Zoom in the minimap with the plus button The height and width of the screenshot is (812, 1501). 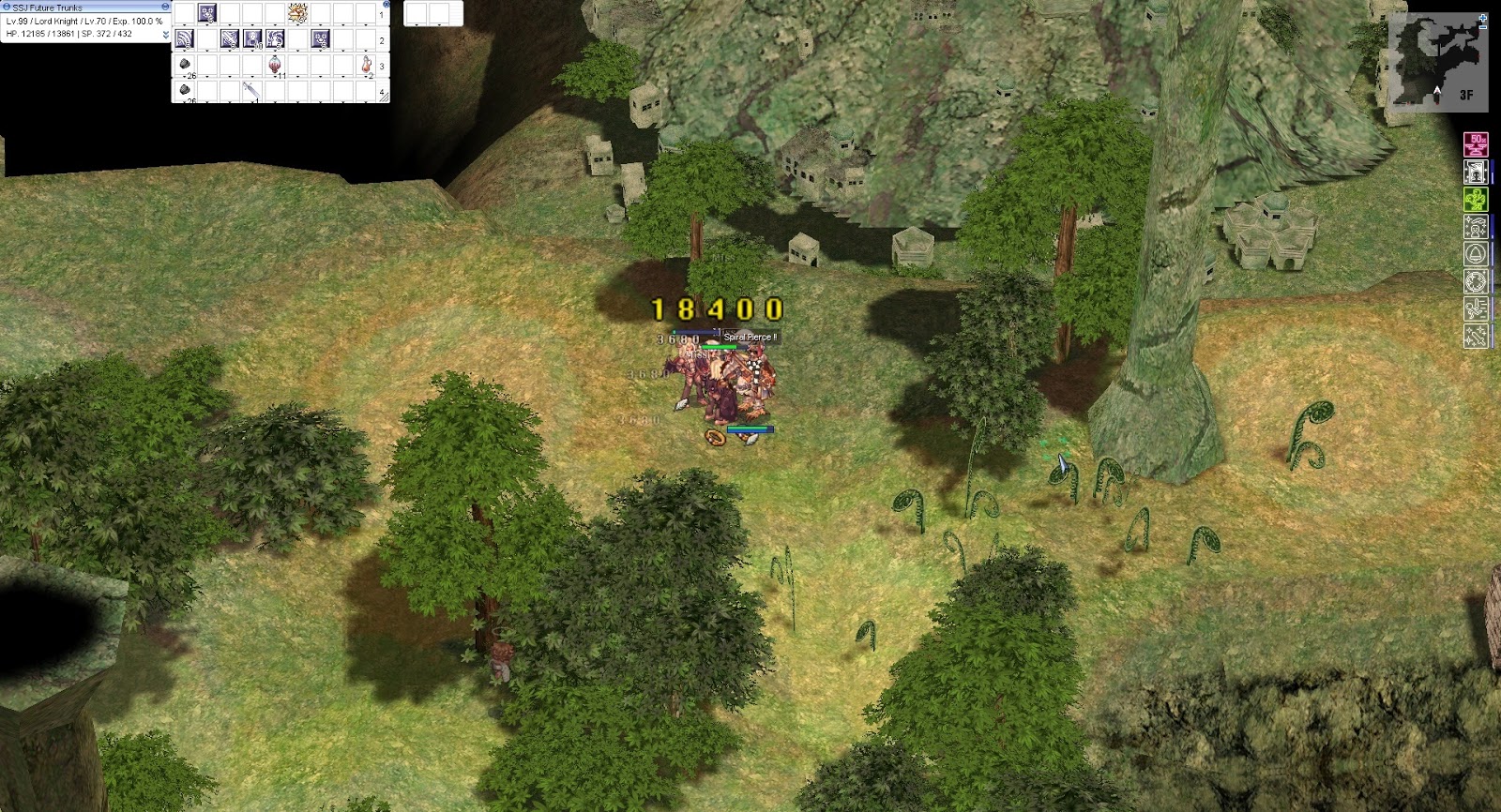[1482, 18]
